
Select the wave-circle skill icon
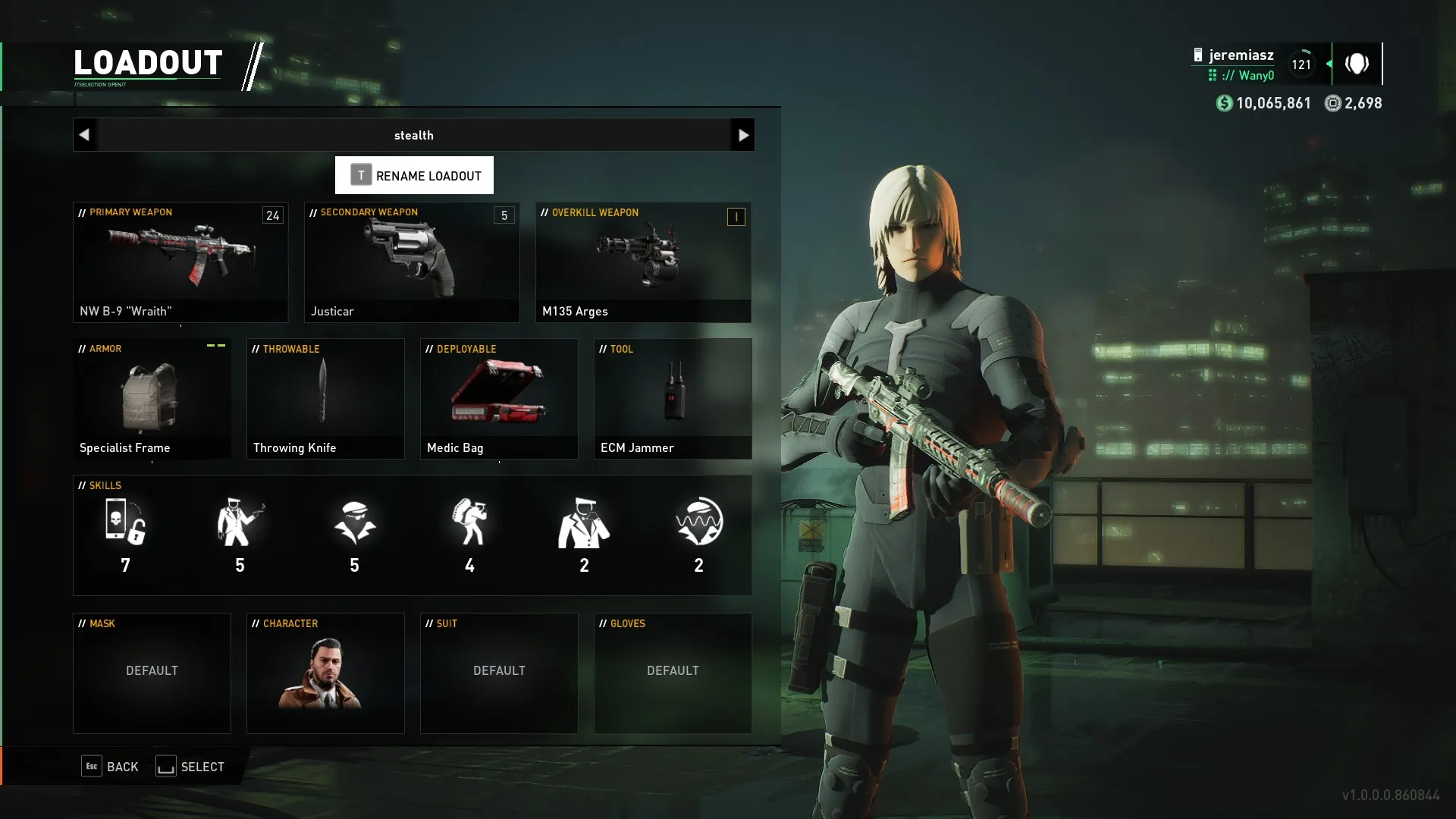pyautogui.click(x=698, y=523)
